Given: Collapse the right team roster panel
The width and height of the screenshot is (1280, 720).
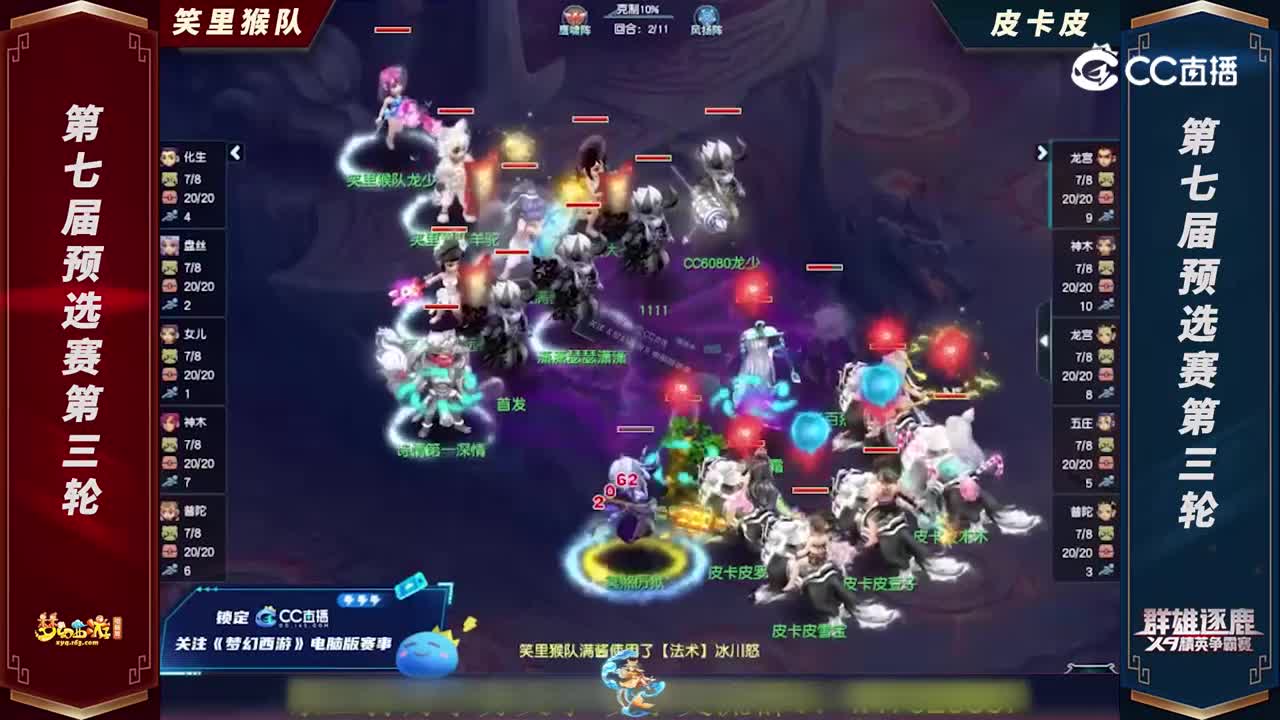Looking at the screenshot, I should click(x=1041, y=152).
